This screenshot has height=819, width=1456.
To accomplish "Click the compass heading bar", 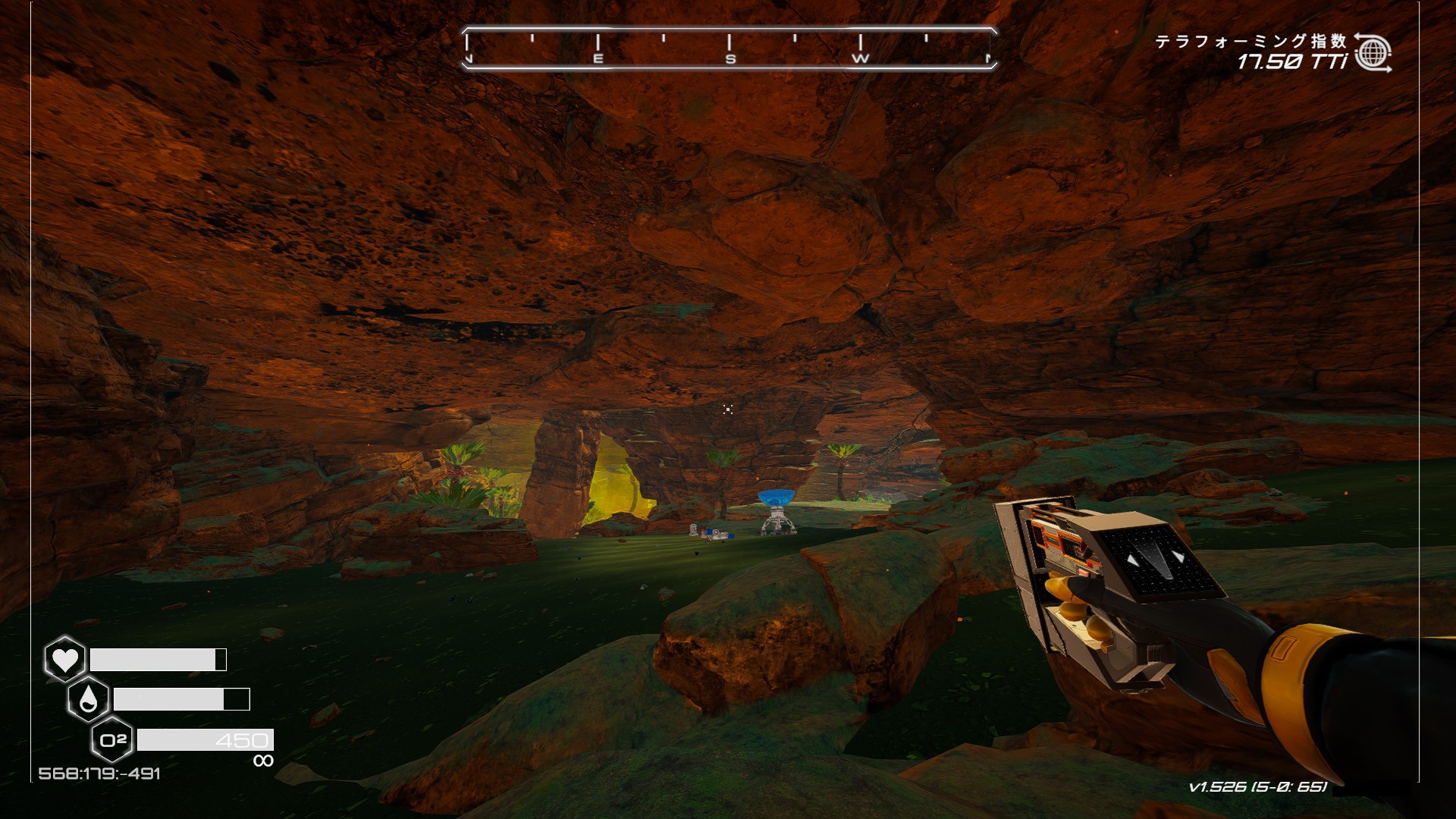I will point(729,49).
